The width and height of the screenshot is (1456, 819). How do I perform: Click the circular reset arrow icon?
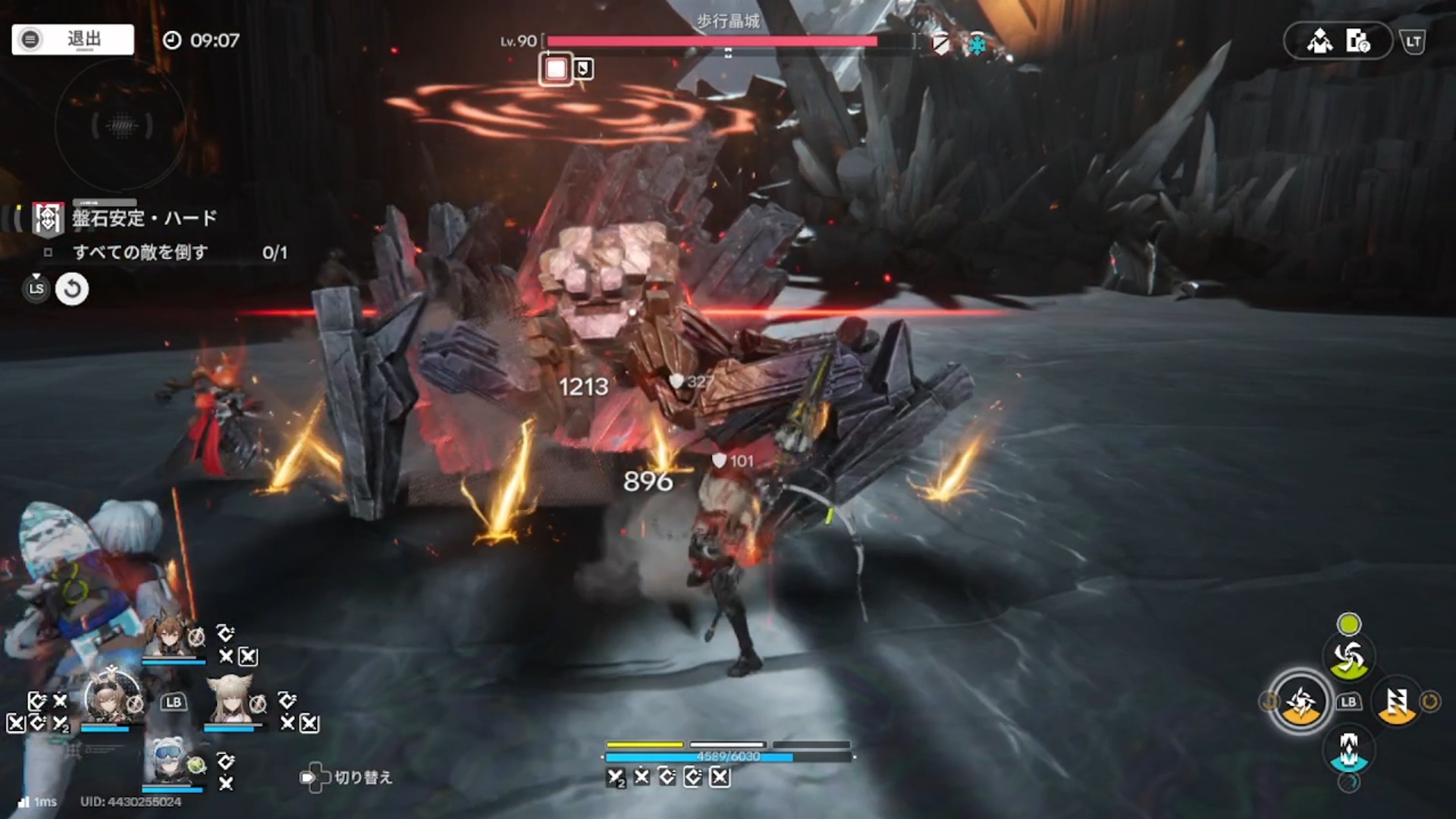point(72,289)
